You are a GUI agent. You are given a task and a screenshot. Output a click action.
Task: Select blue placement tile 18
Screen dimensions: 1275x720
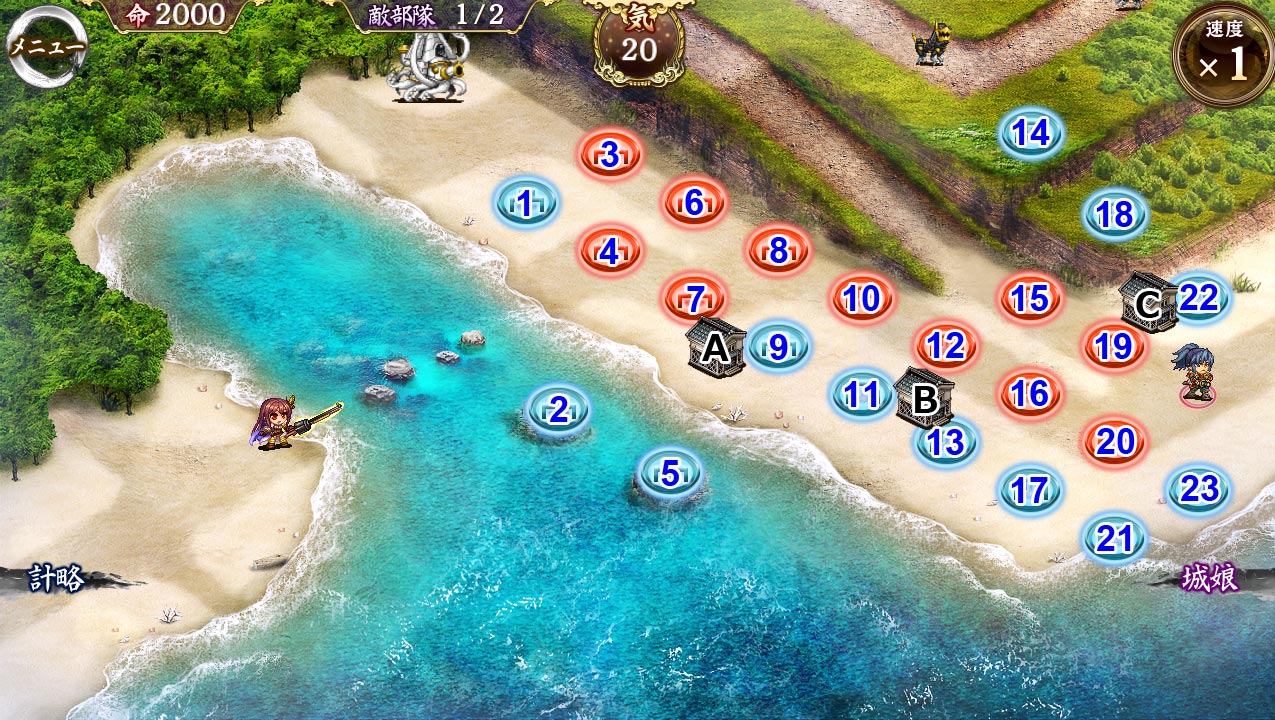1115,214
